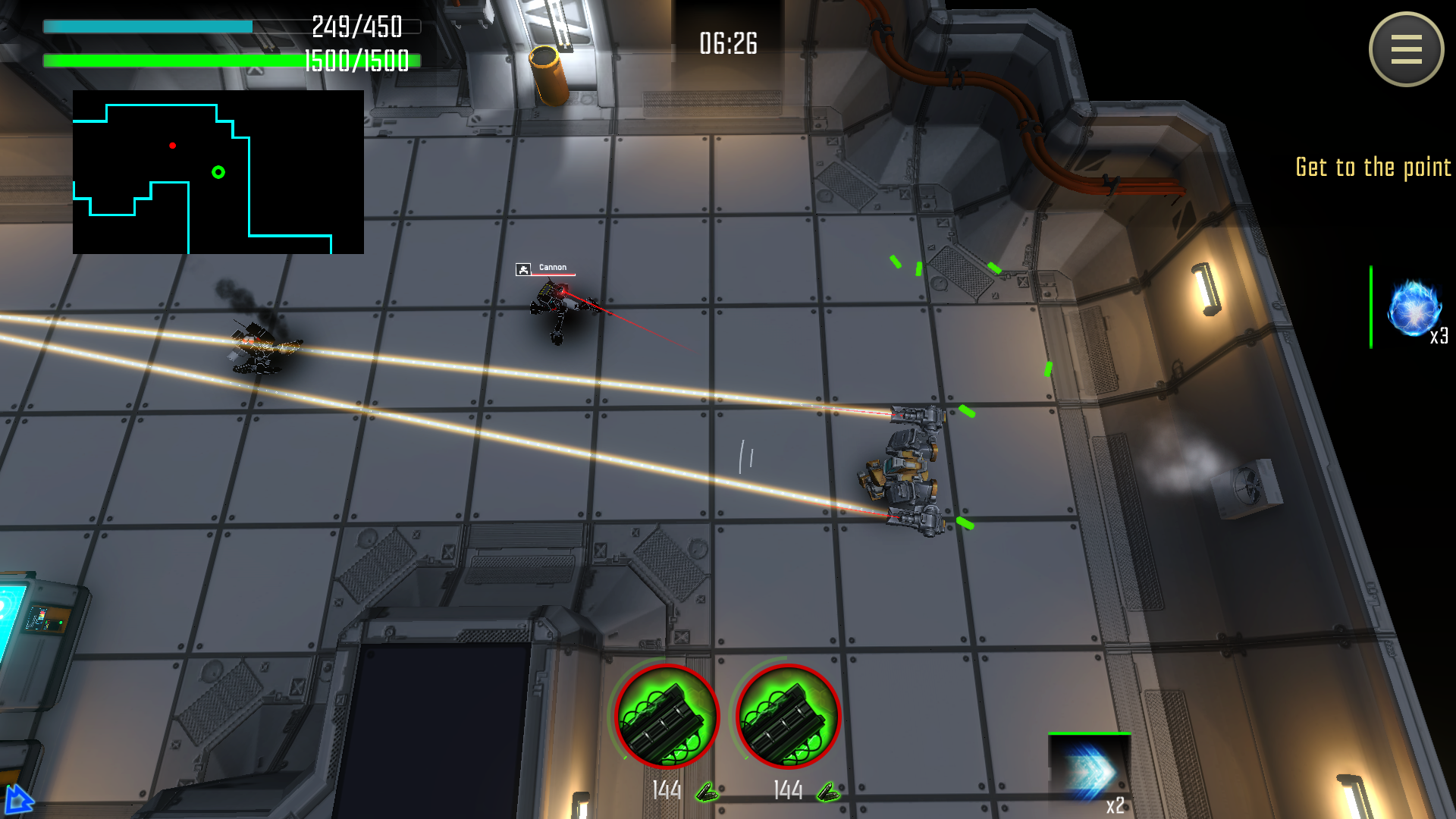Activate the blue chevron dash ability
This screenshot has width=1456, height=819.
1089,771
